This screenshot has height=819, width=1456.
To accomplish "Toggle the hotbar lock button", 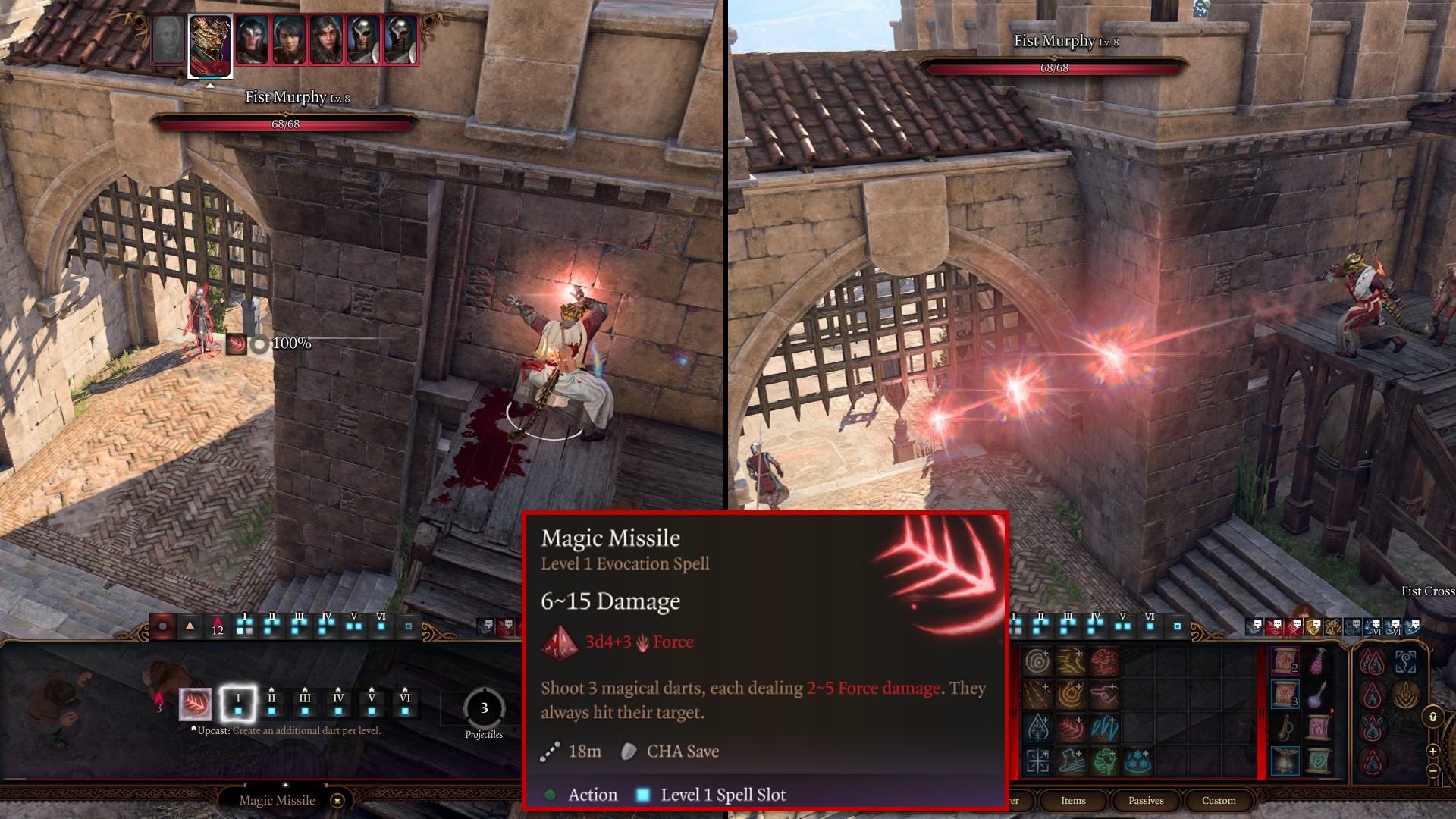I will 1432,717.
